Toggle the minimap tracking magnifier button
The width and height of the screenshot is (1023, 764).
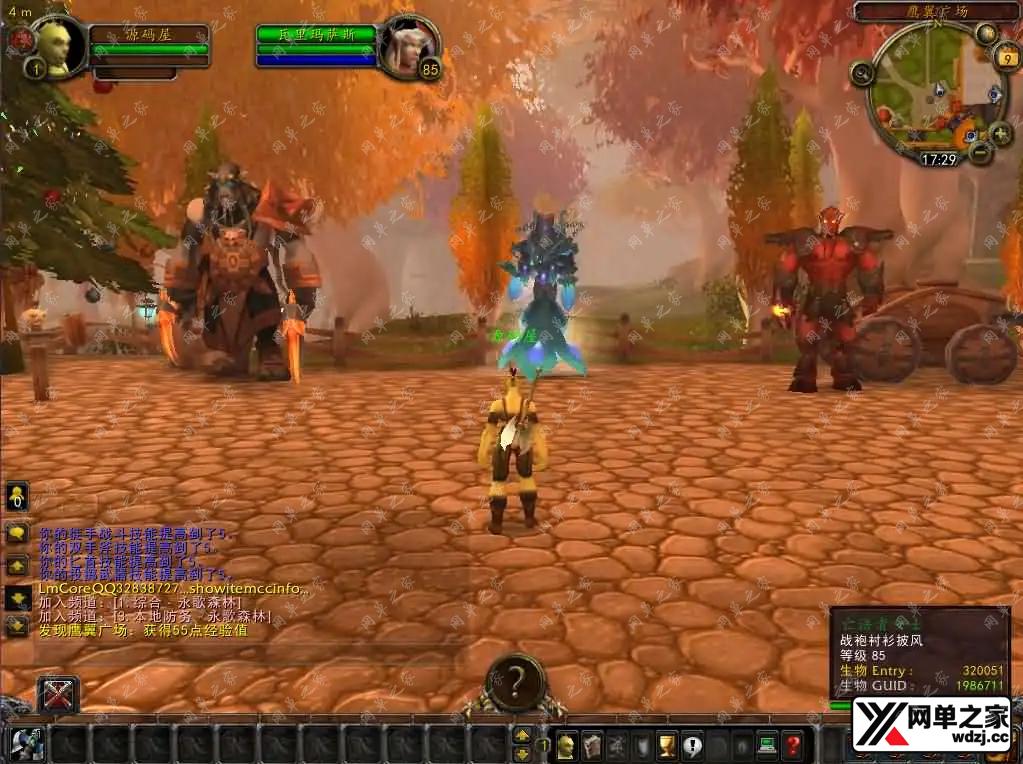pos(862,72)
